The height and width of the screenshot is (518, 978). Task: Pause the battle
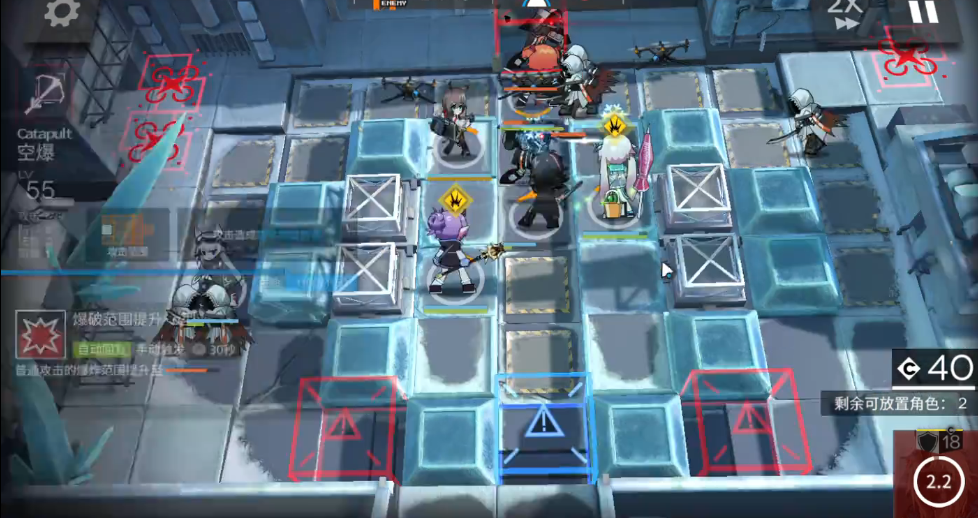pos(923,12)
